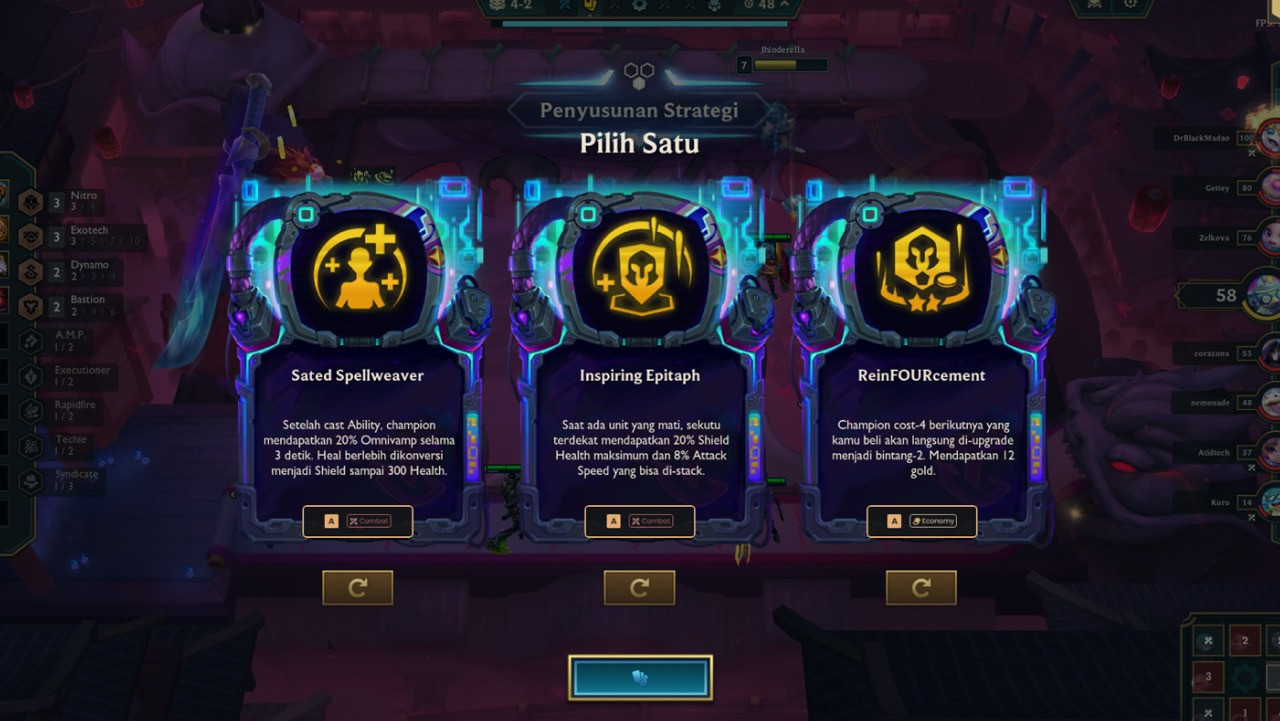The width and height of the screenshot is (1280, 721).
Task: Reroll the ReinFOURcement augment
Action: point(921,588)
